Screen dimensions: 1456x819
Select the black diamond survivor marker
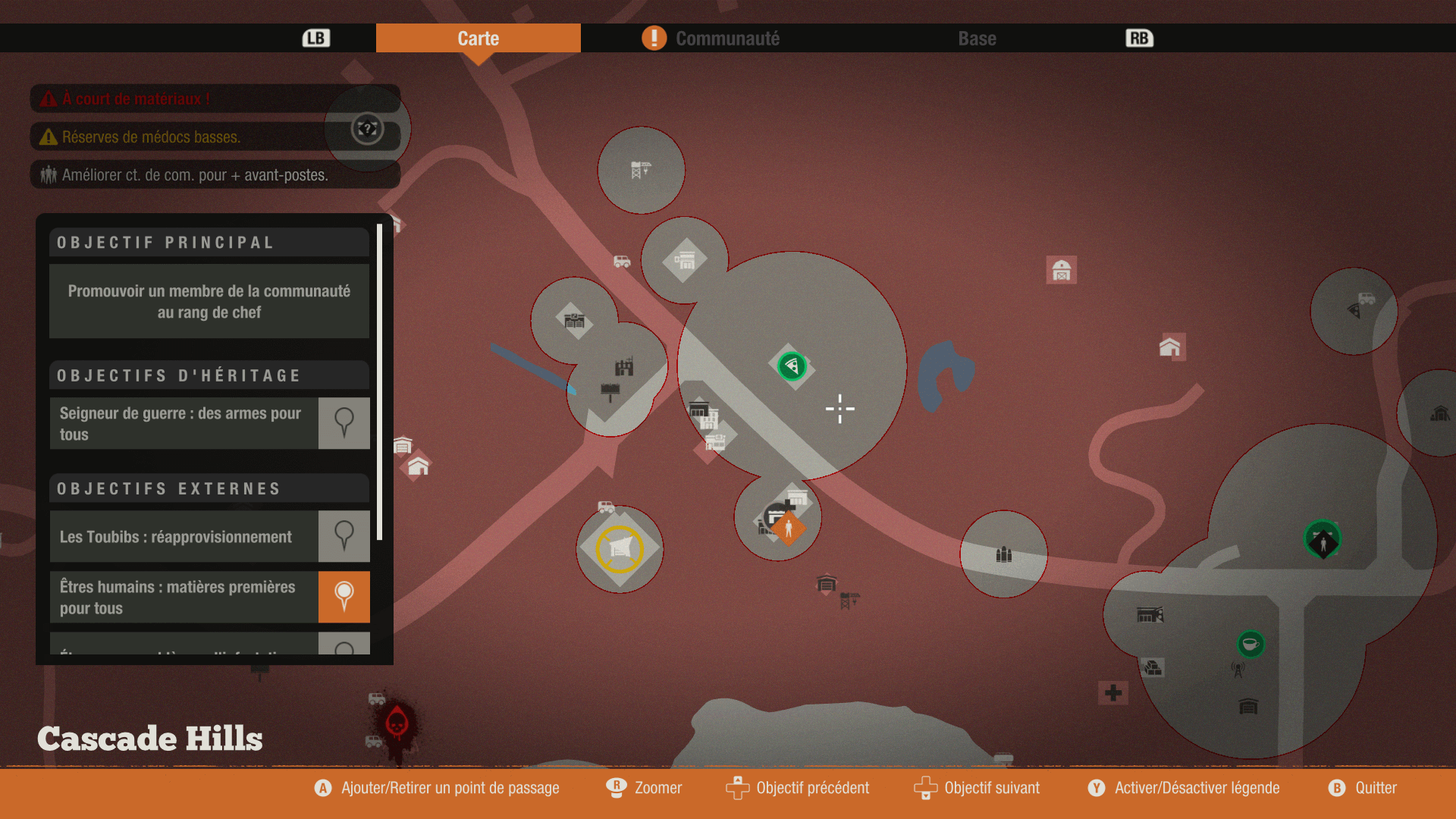(x=1323, y=541)
